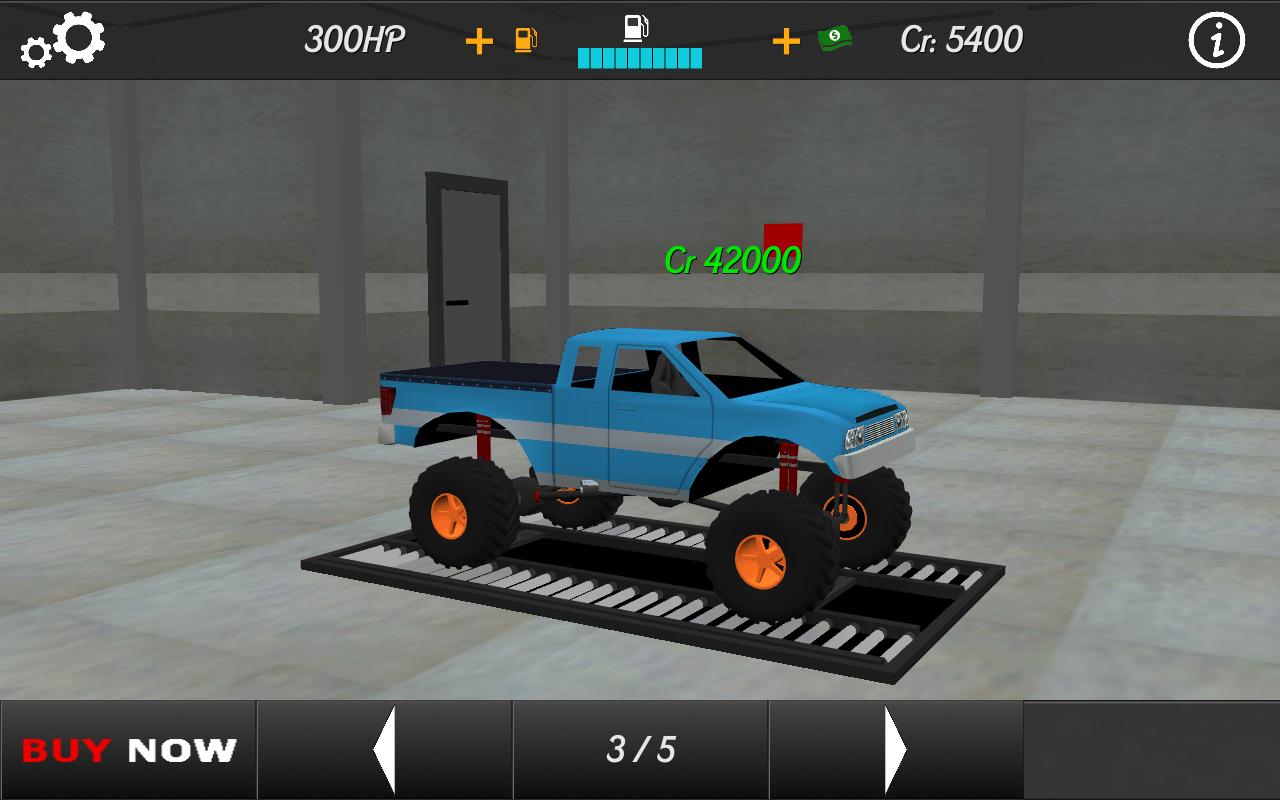Select the blue monster truck model
This screenshot has height=800, width=1280.
coord(640,450)
